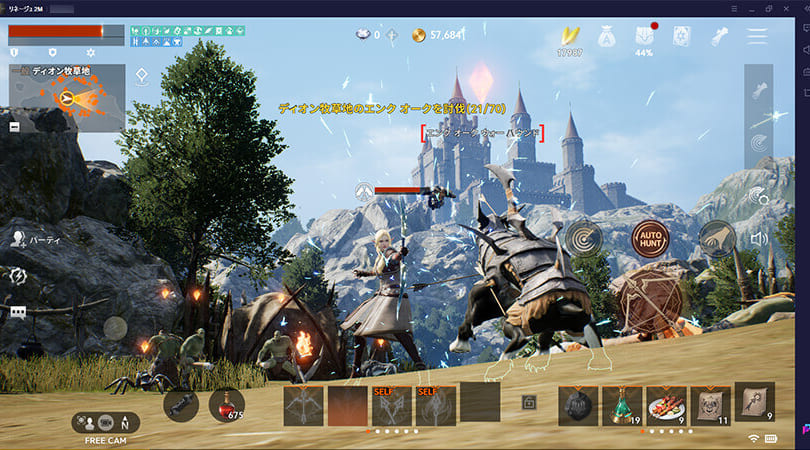
Task: Use the skull mask item quick slot
Action: tap(710, 406)
